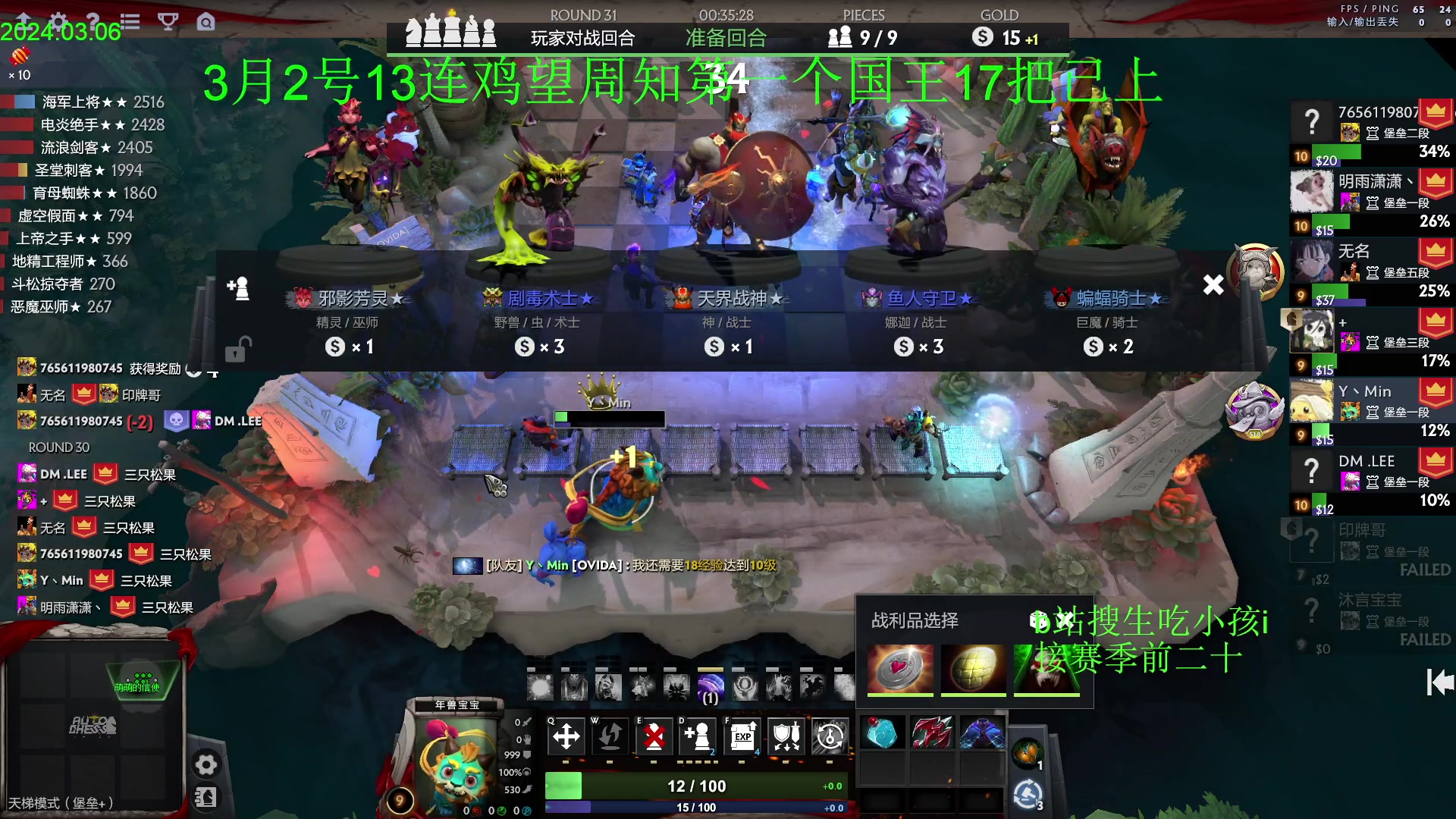Pick the 蝙蝠骑士 shop card
The image size is (1456, 819).
click(1106, 318)
